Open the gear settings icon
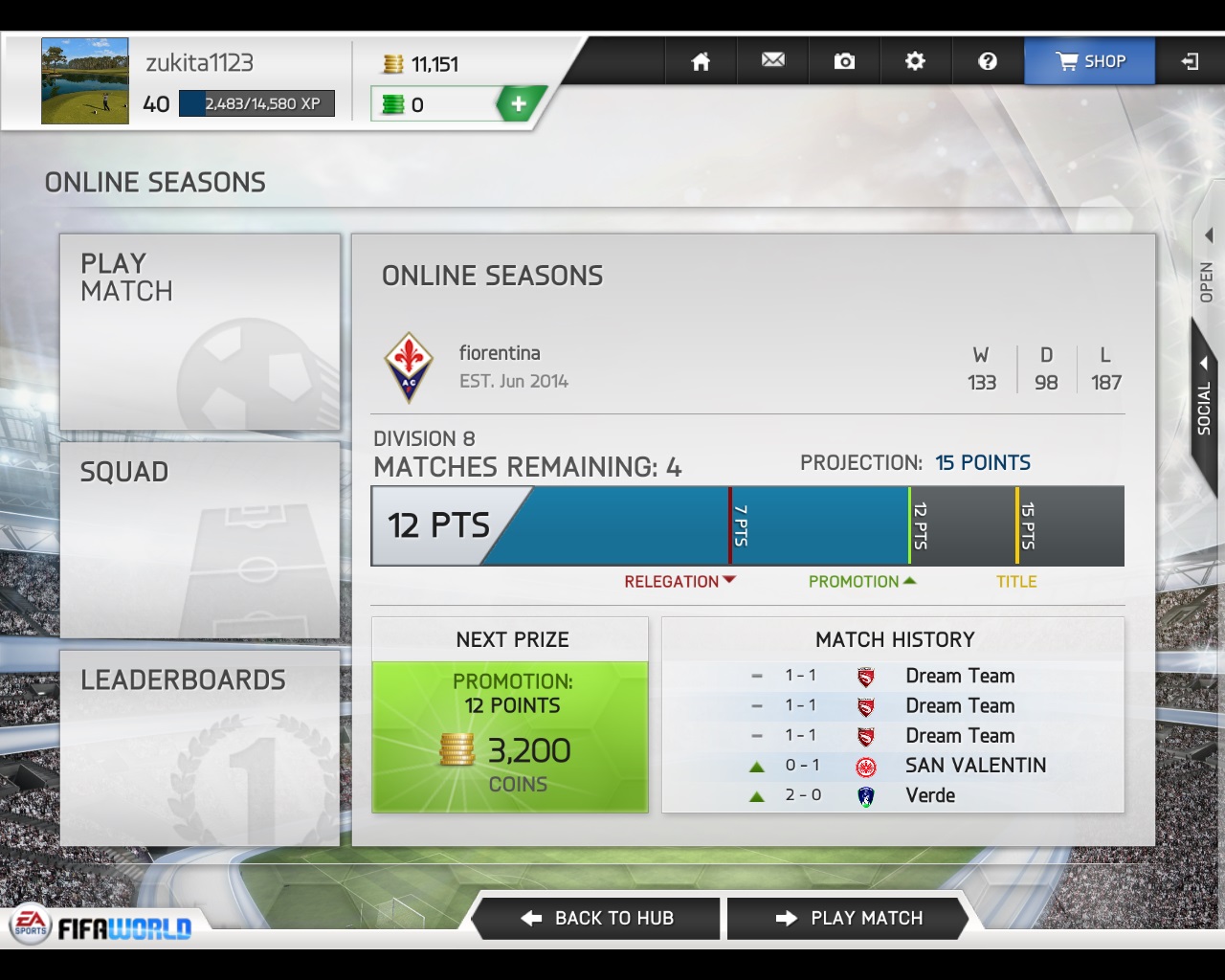The height and width of the screenshot is (980, 1225). click(x=915, y=61)
